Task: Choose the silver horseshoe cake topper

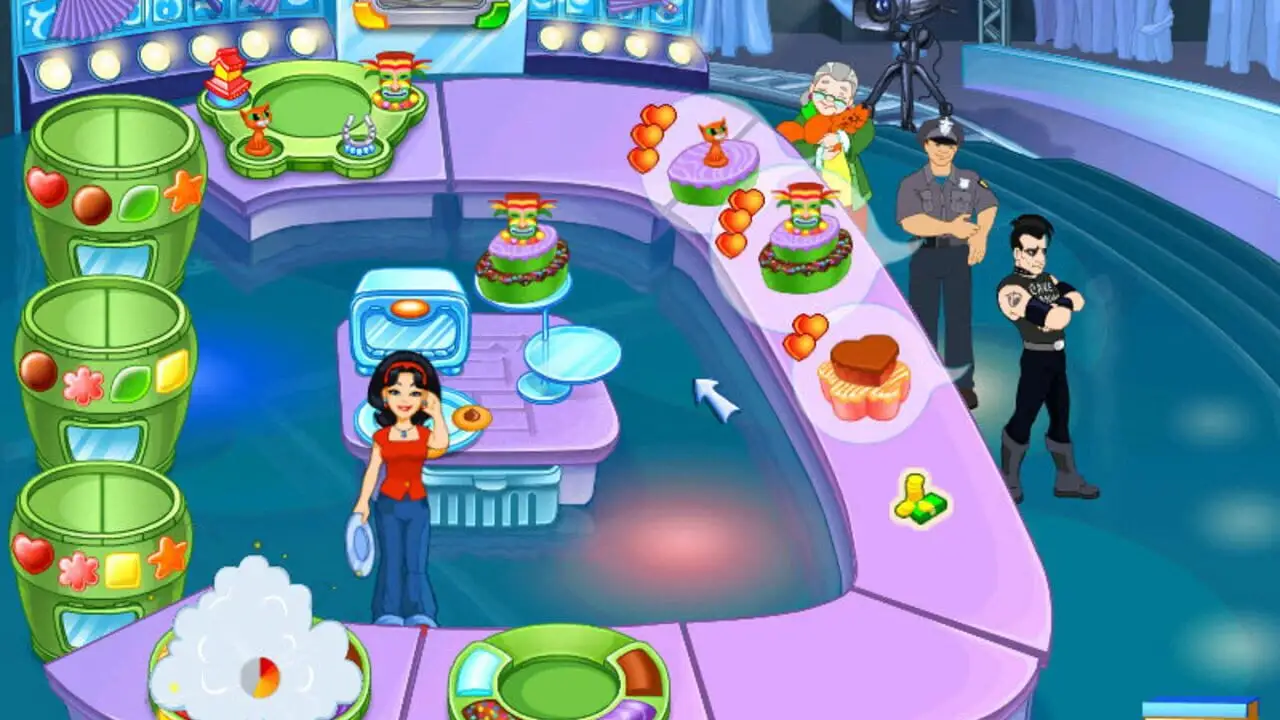Action: [x=358, y=136]
